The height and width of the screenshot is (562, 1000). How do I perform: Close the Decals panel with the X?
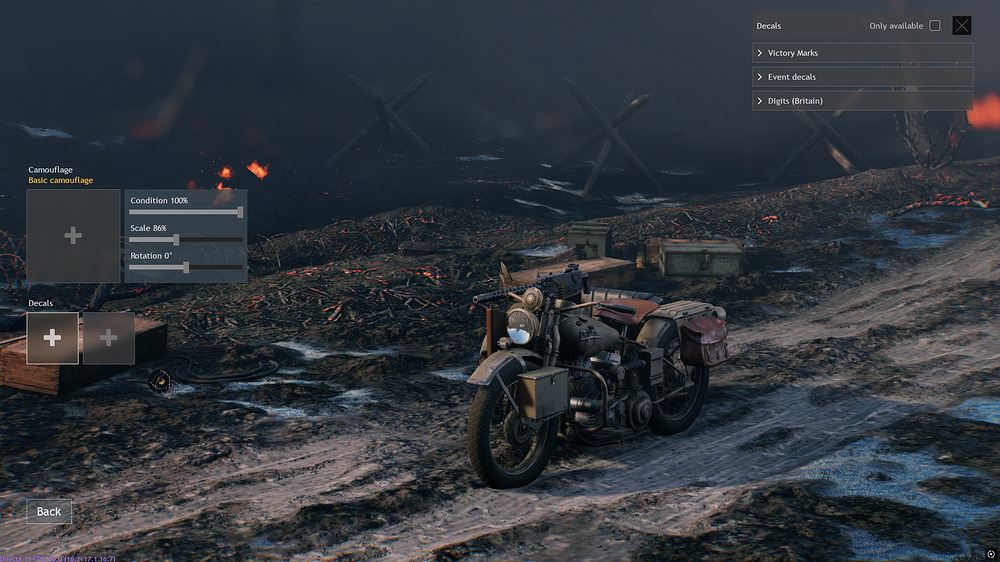click(x=962, y=26)
